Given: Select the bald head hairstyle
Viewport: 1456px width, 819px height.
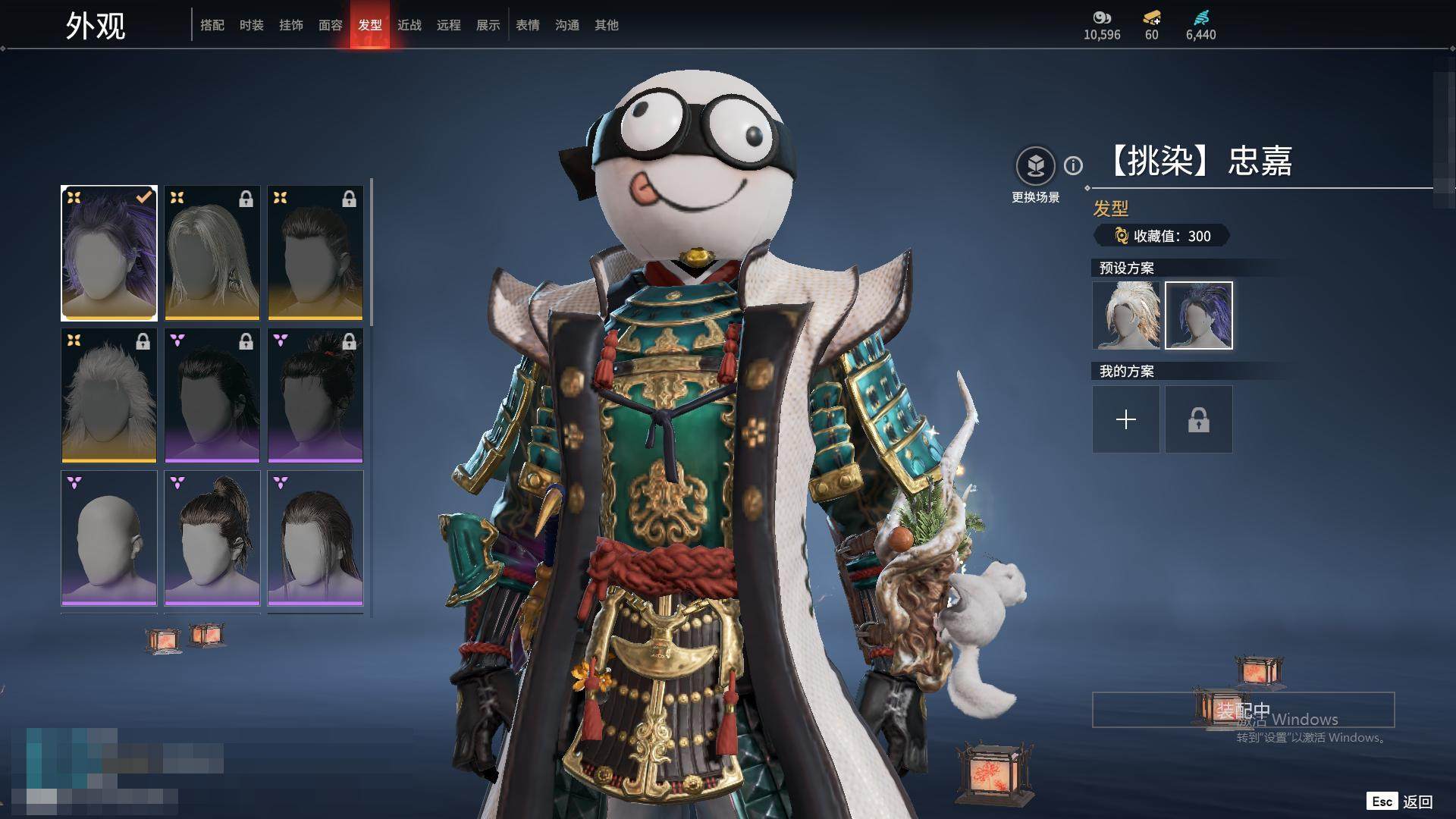Looking at the screenshot, I should pyautogui.click(x=109, y=538).
